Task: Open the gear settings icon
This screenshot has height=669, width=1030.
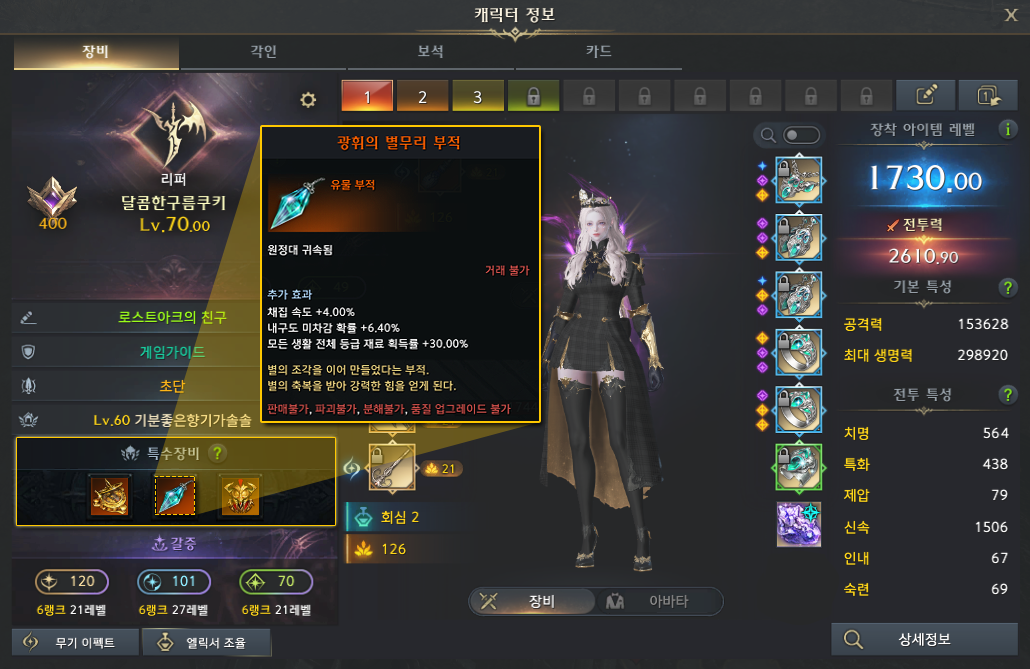Action: 308,99
